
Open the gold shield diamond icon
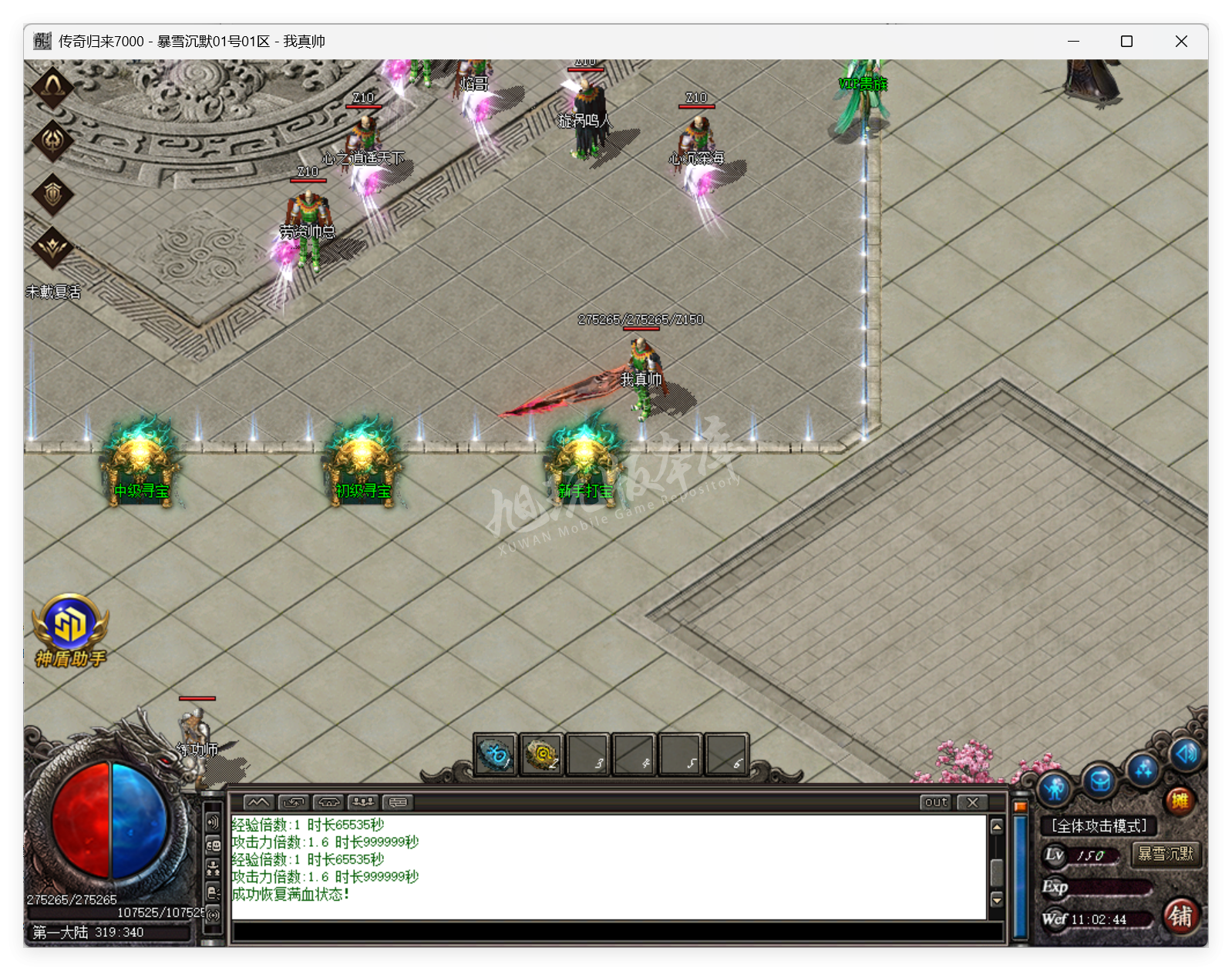(52, 193)
